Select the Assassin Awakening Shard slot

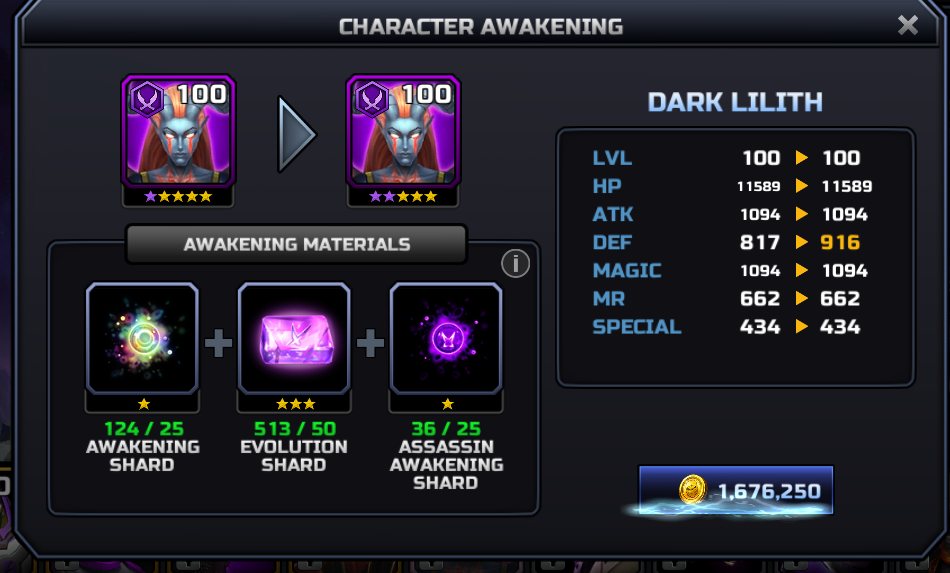point(446,338)
